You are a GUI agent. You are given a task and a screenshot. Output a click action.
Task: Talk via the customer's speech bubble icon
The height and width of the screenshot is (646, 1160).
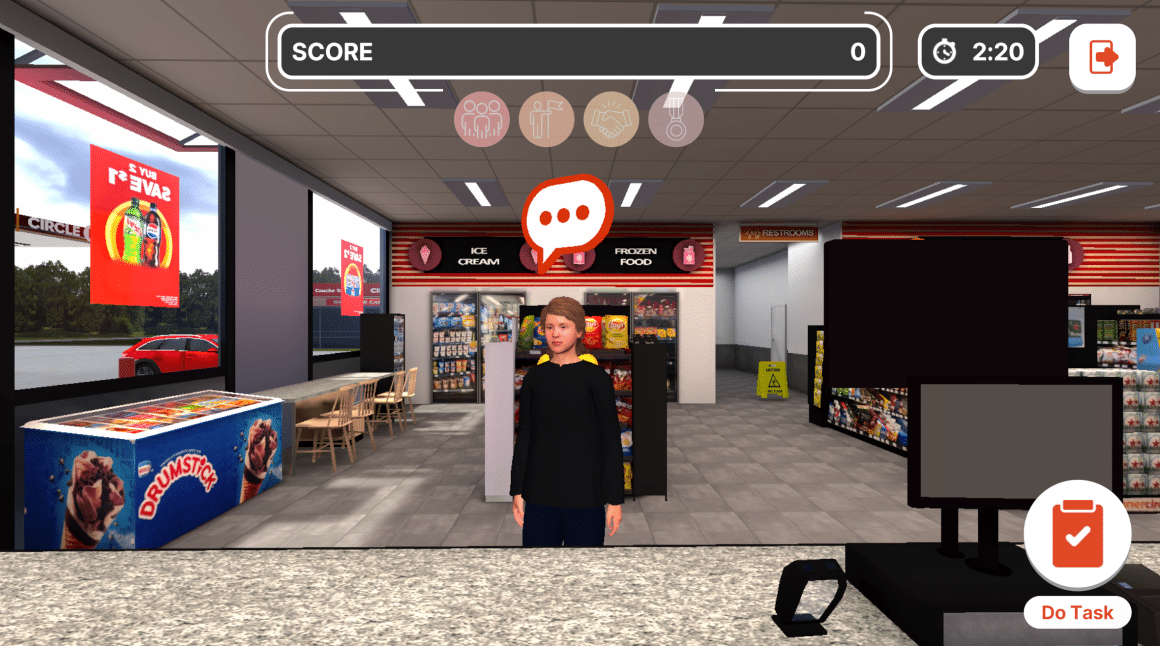point(565,217)
